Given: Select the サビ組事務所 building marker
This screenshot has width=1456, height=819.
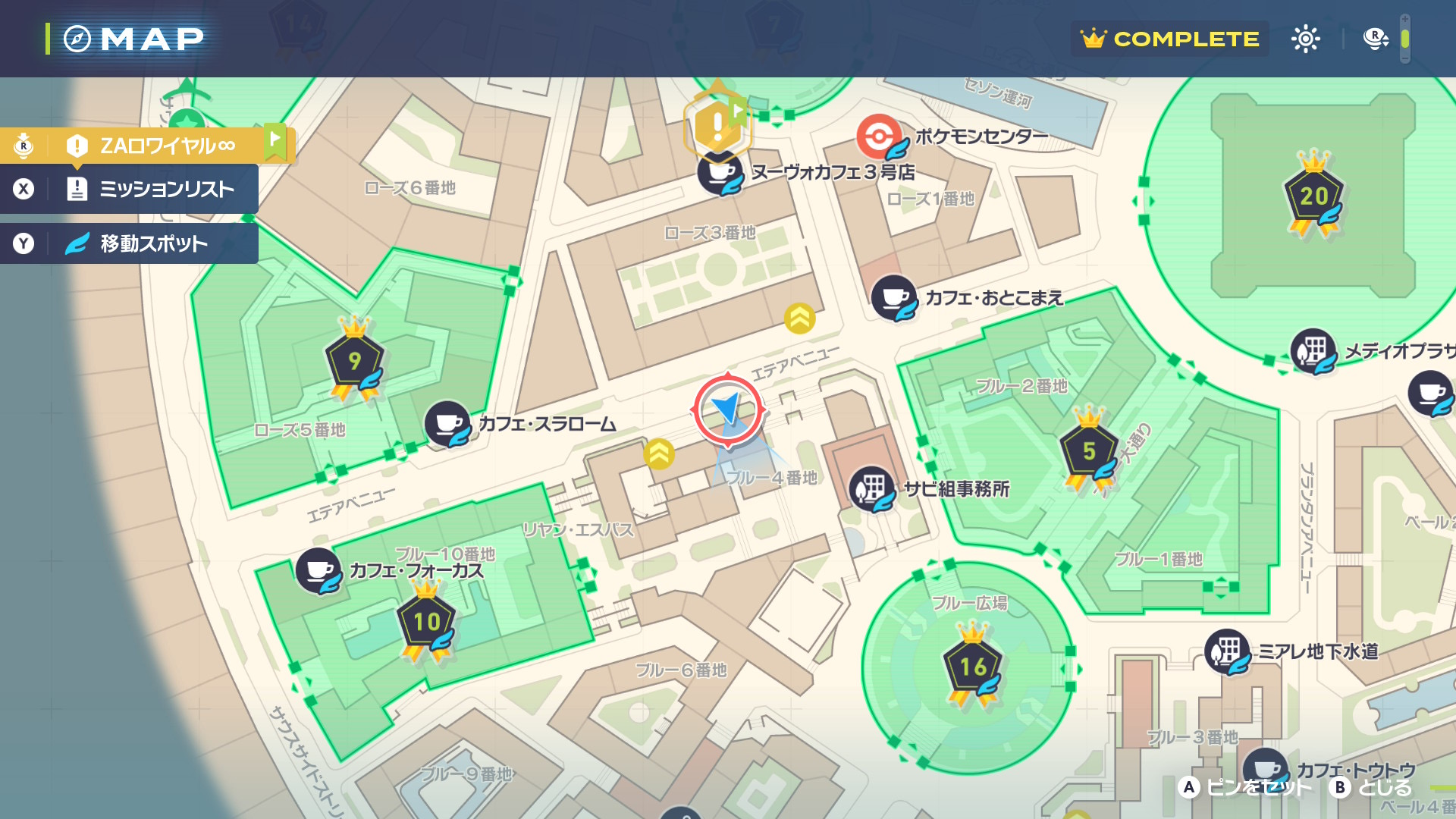Looking at the screenshot, I should [871, 488].
